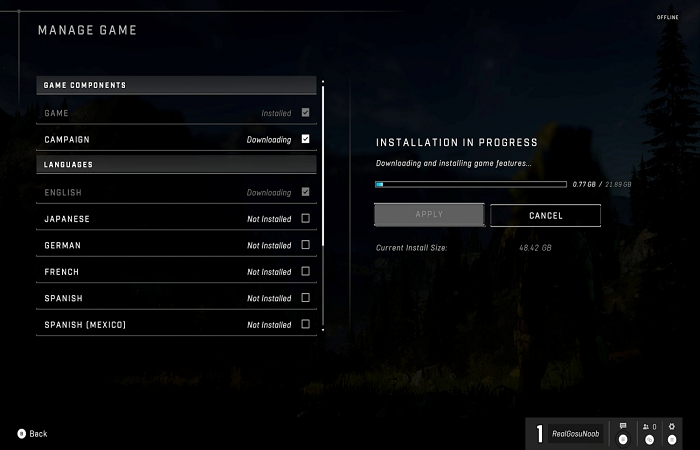Enable the German language pack
Viewport: 700px width, 450px height.
305,245
